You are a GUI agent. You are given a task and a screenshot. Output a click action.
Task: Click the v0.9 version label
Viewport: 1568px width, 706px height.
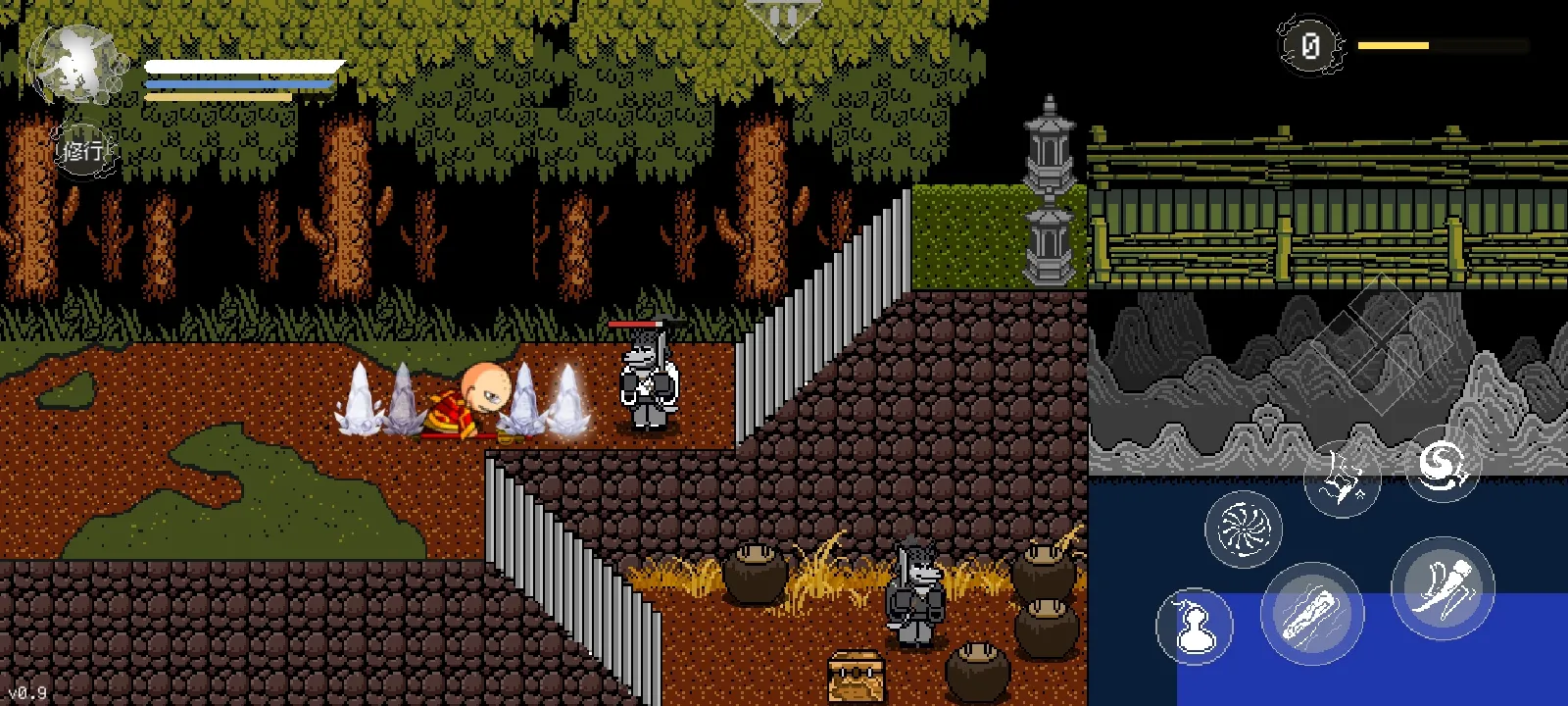pyautogui.click(x=29, y=691)
